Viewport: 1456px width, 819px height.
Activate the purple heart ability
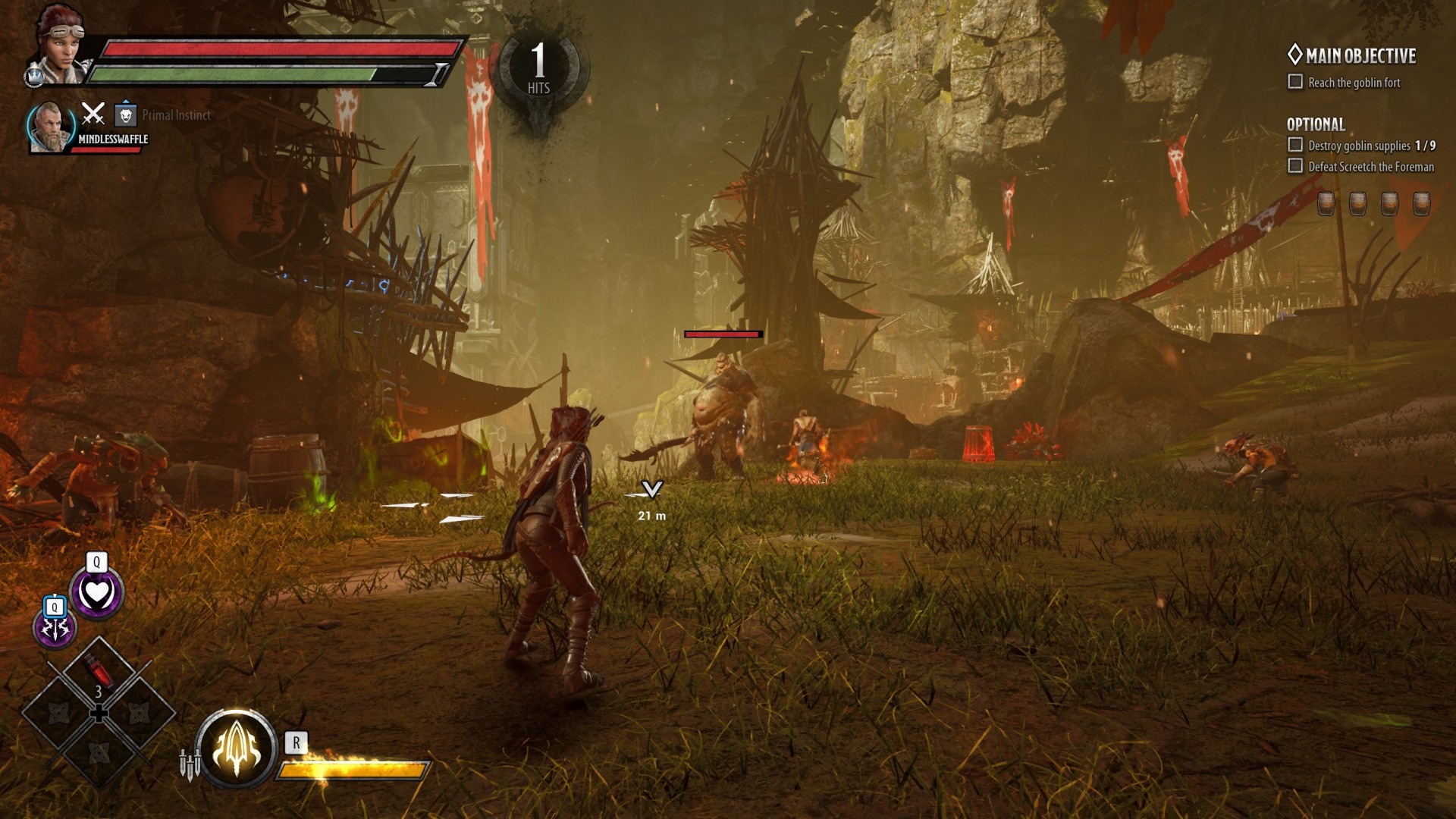tap(96, 593)
